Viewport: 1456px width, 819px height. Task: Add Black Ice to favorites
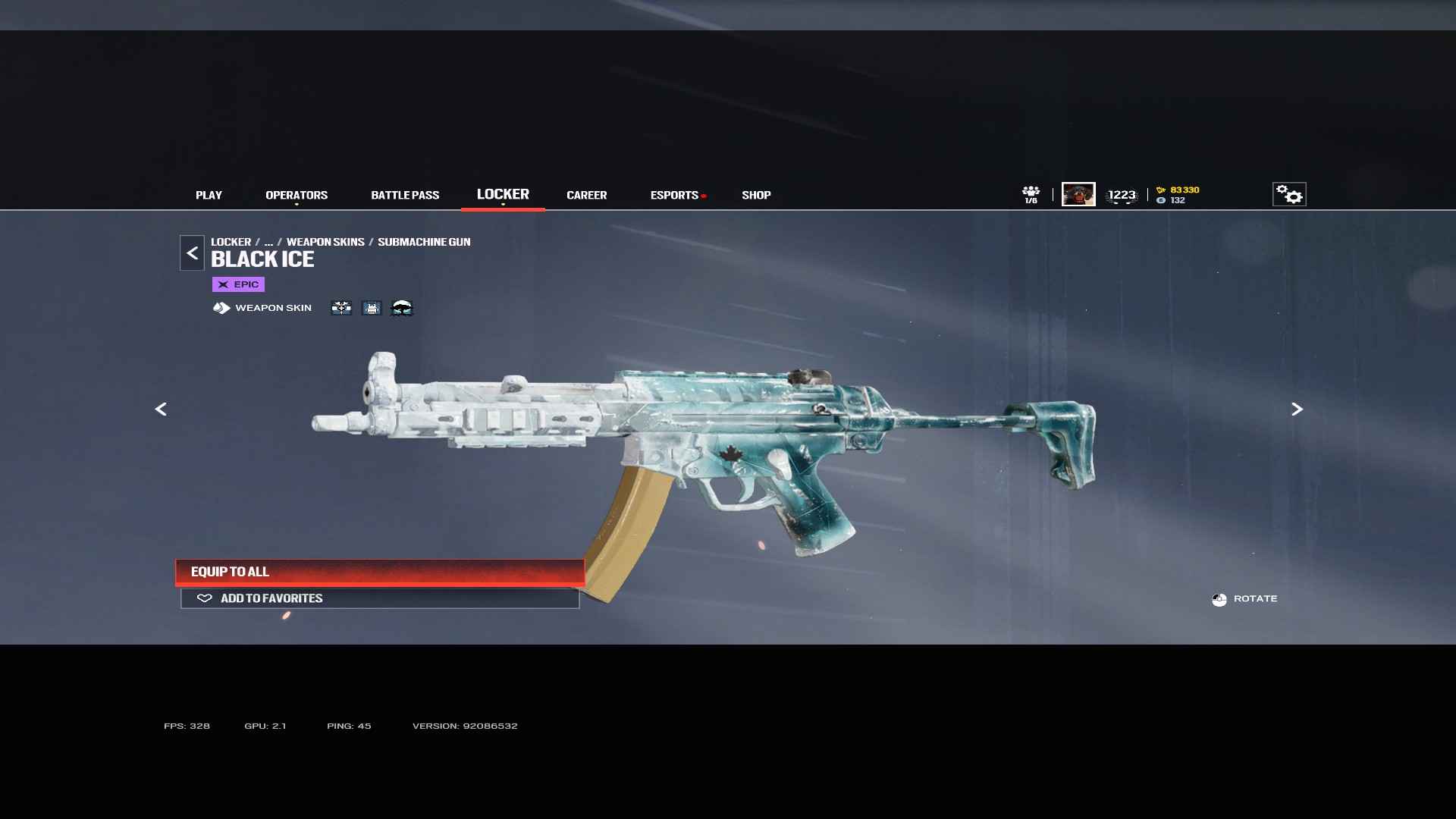pyautogui.click(x=379, y=598)
